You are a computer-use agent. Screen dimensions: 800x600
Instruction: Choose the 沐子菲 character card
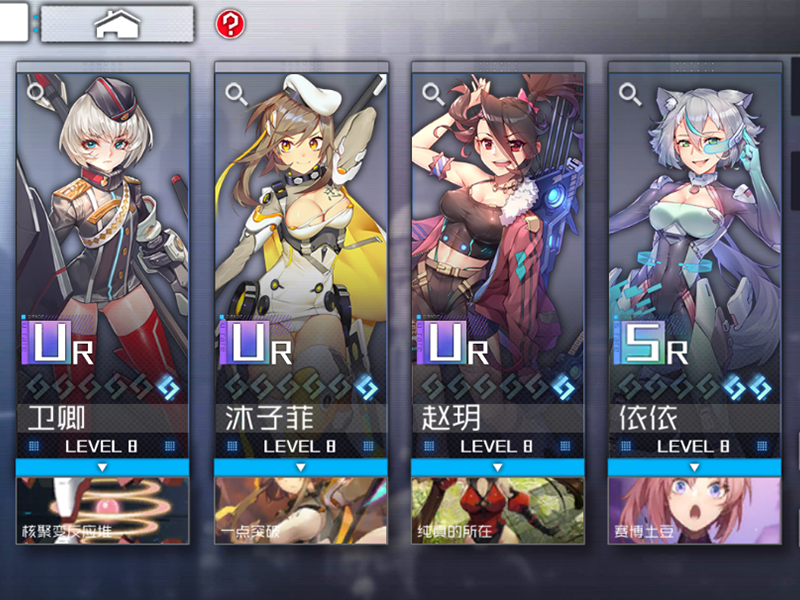point(300,230)
